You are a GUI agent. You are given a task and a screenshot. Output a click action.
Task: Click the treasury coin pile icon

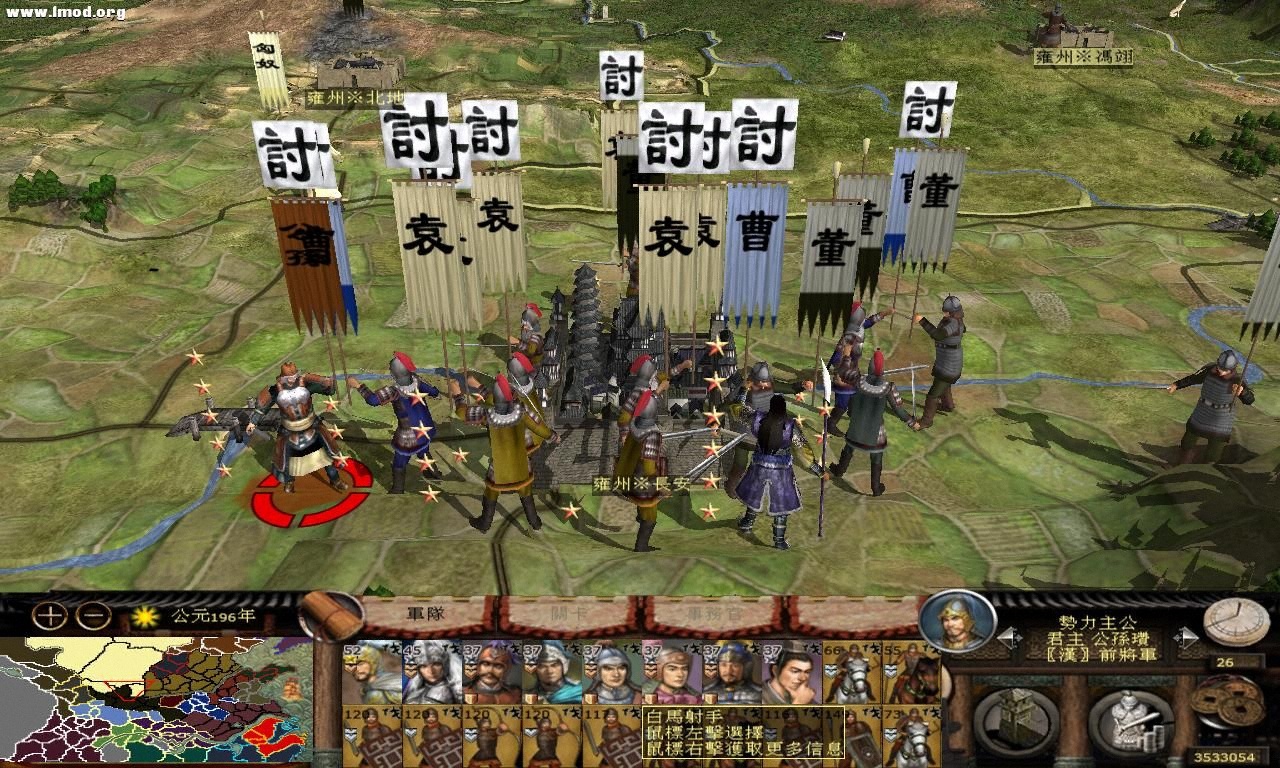pos(1226,700)
